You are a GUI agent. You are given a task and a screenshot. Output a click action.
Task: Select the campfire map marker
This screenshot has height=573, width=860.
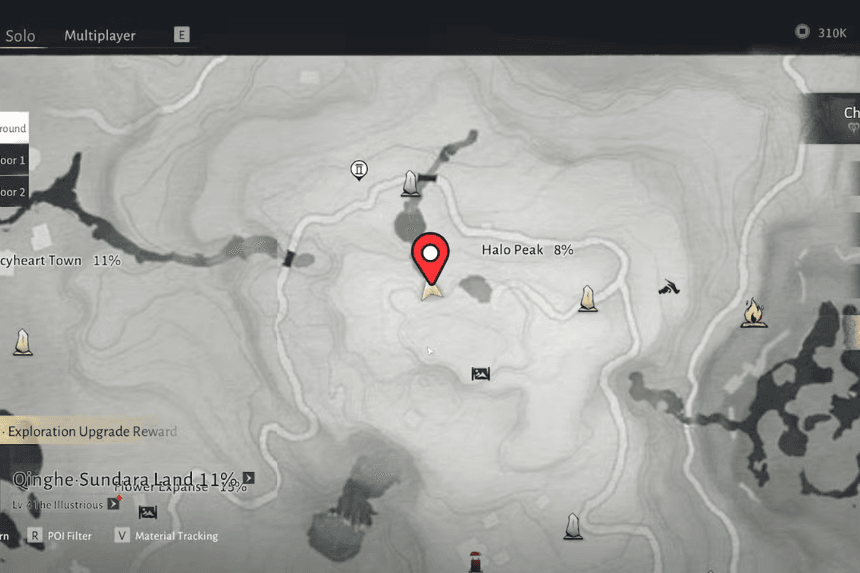point(754,314)
